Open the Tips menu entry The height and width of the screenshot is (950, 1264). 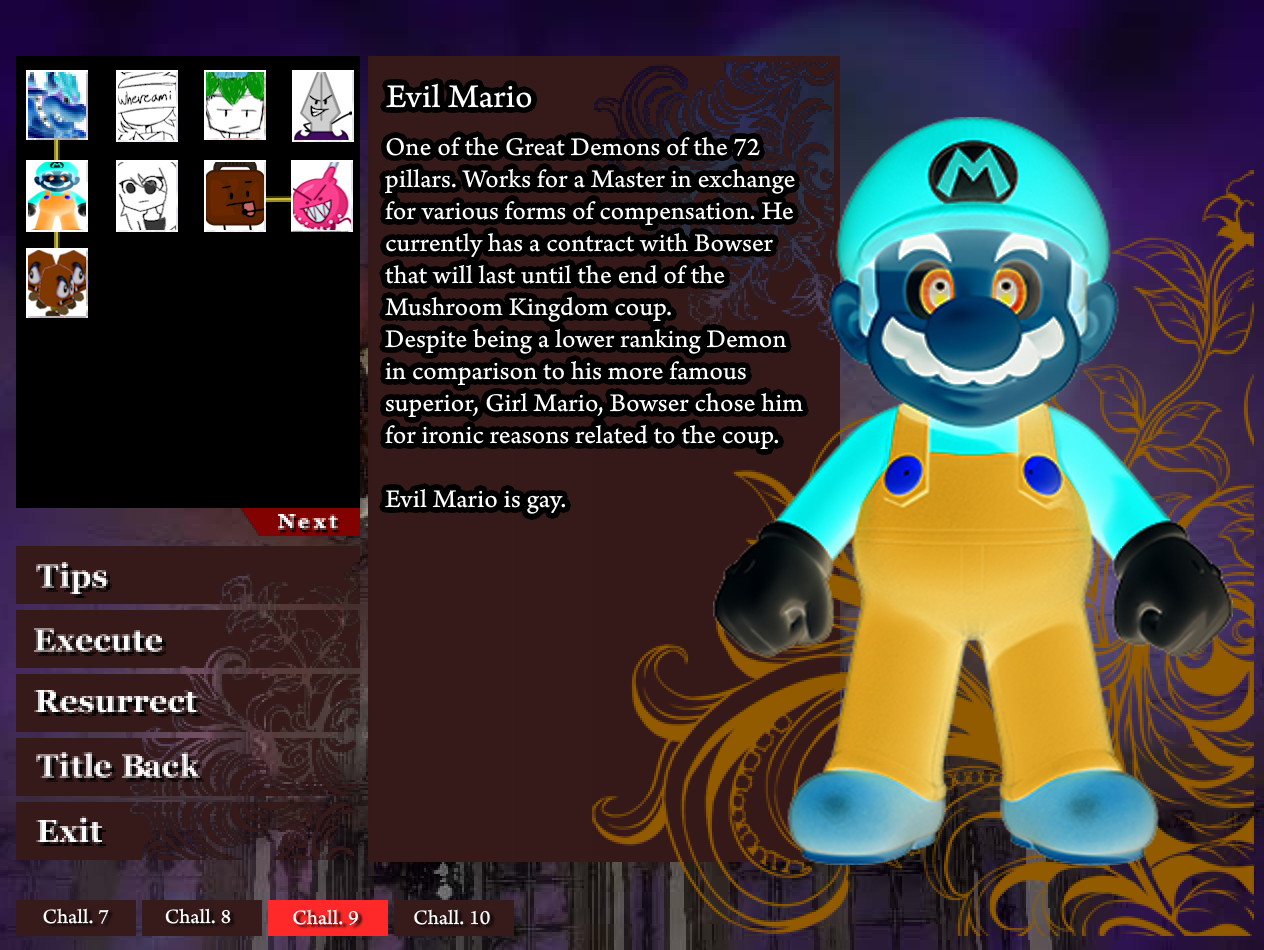pos(72,577)
